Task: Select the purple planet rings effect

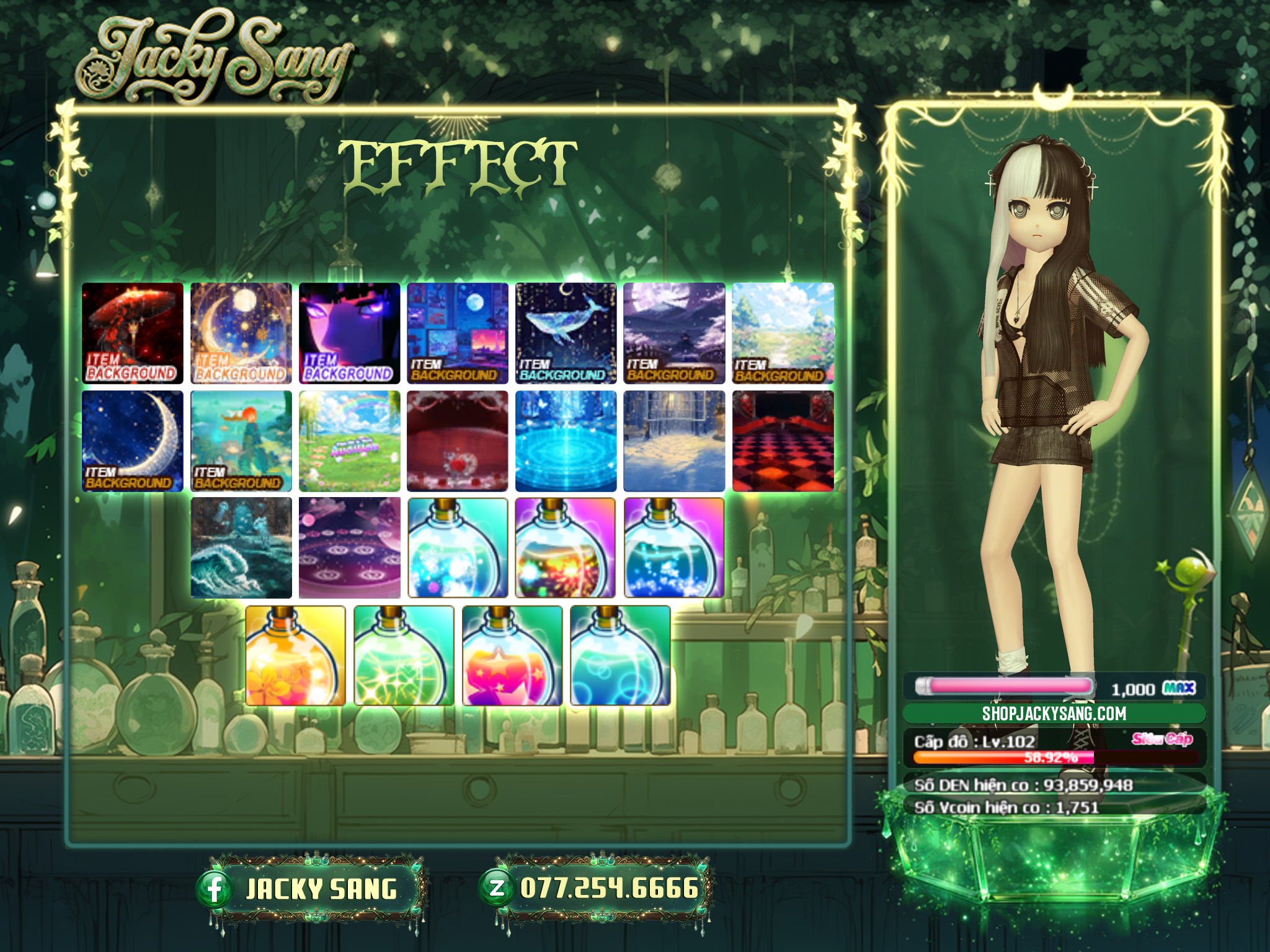Action: [x=350, y=548]
